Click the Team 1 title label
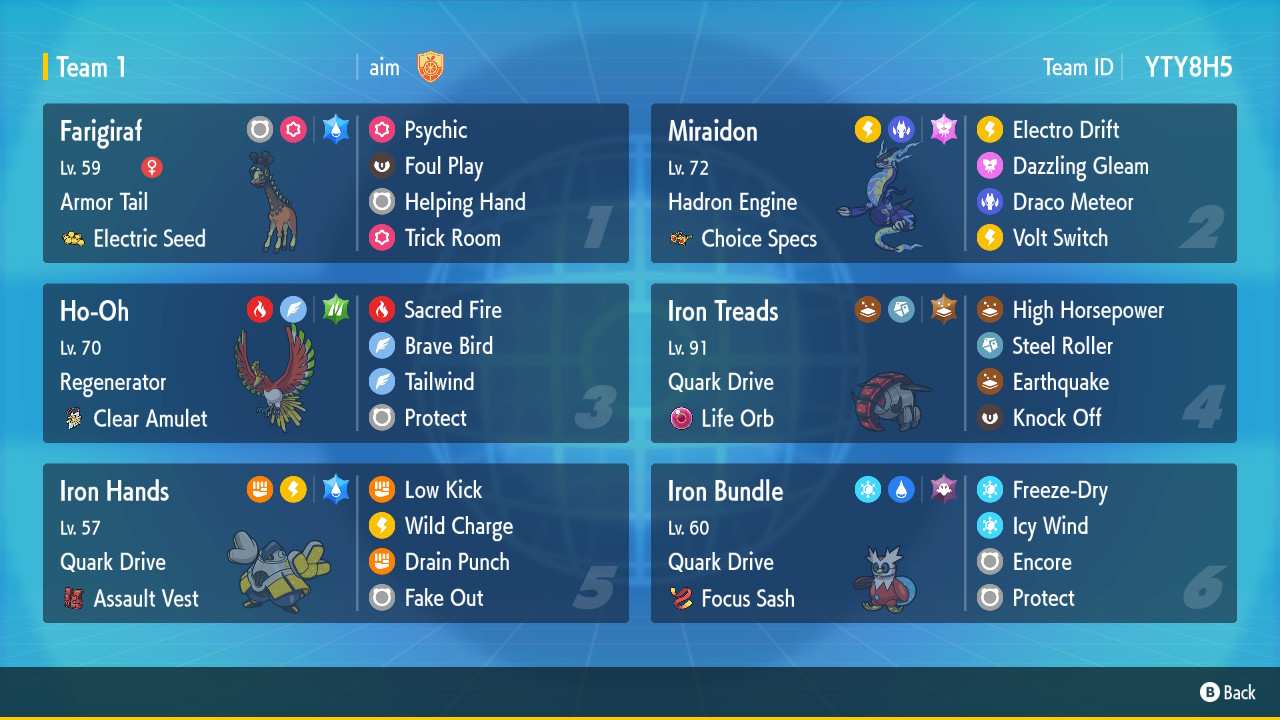Image resolution: width=1280 pixels, height=720 pixels. (x=91, y=67)
